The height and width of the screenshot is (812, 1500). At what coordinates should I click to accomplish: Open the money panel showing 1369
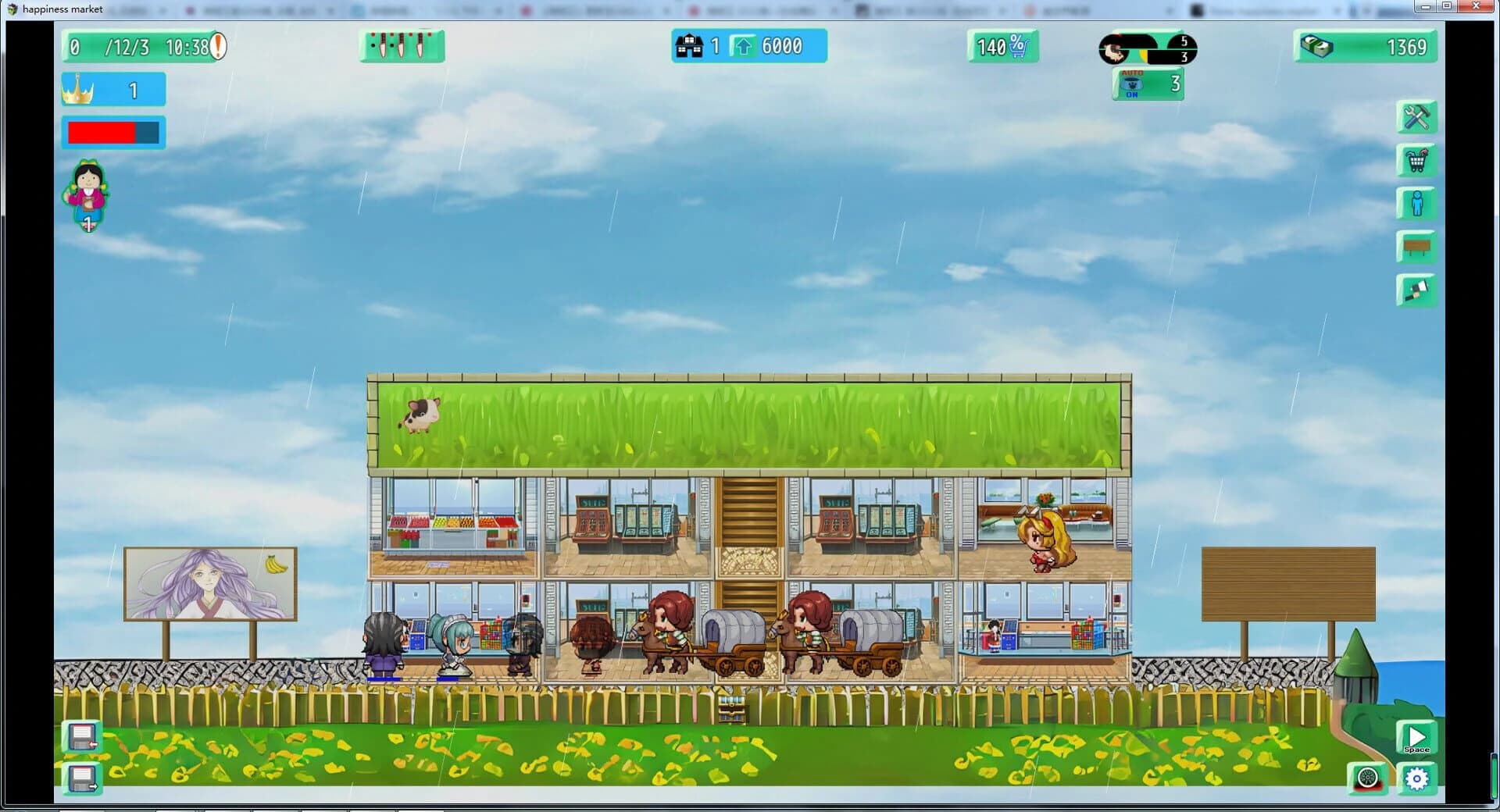pyautogui.click(x=1364, y=46)
